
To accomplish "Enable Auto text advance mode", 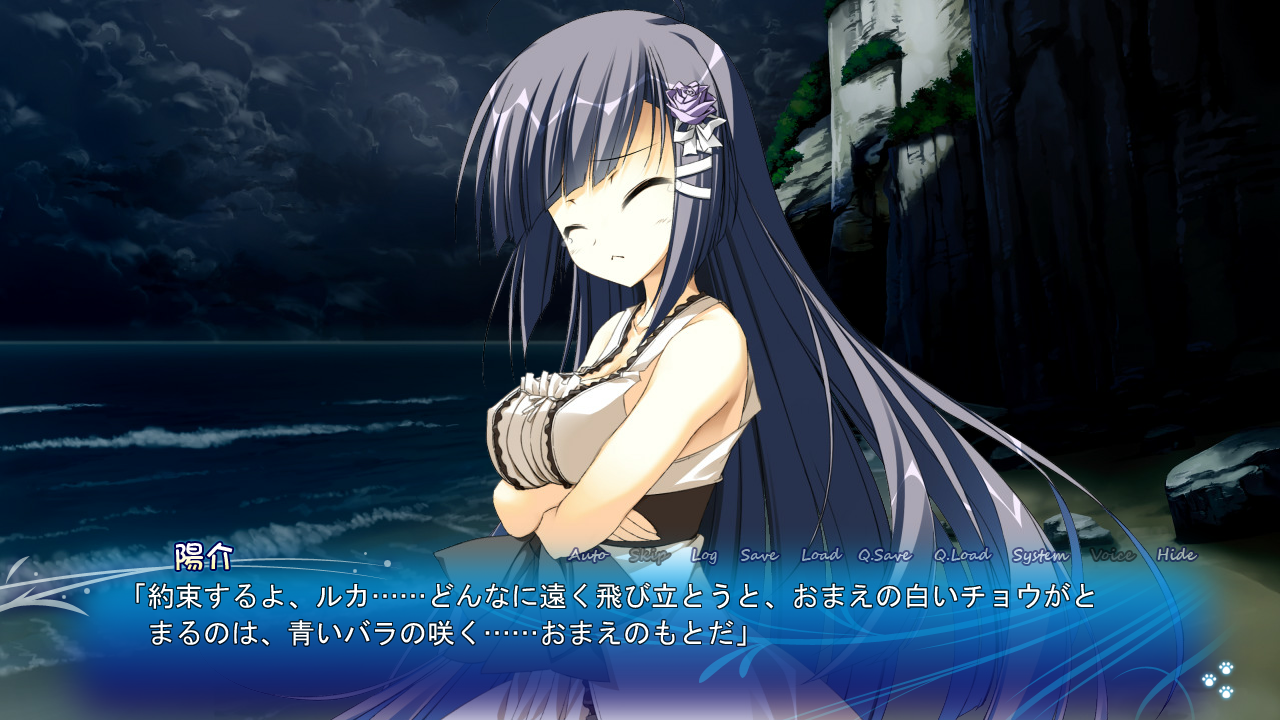I will point(588,555).
